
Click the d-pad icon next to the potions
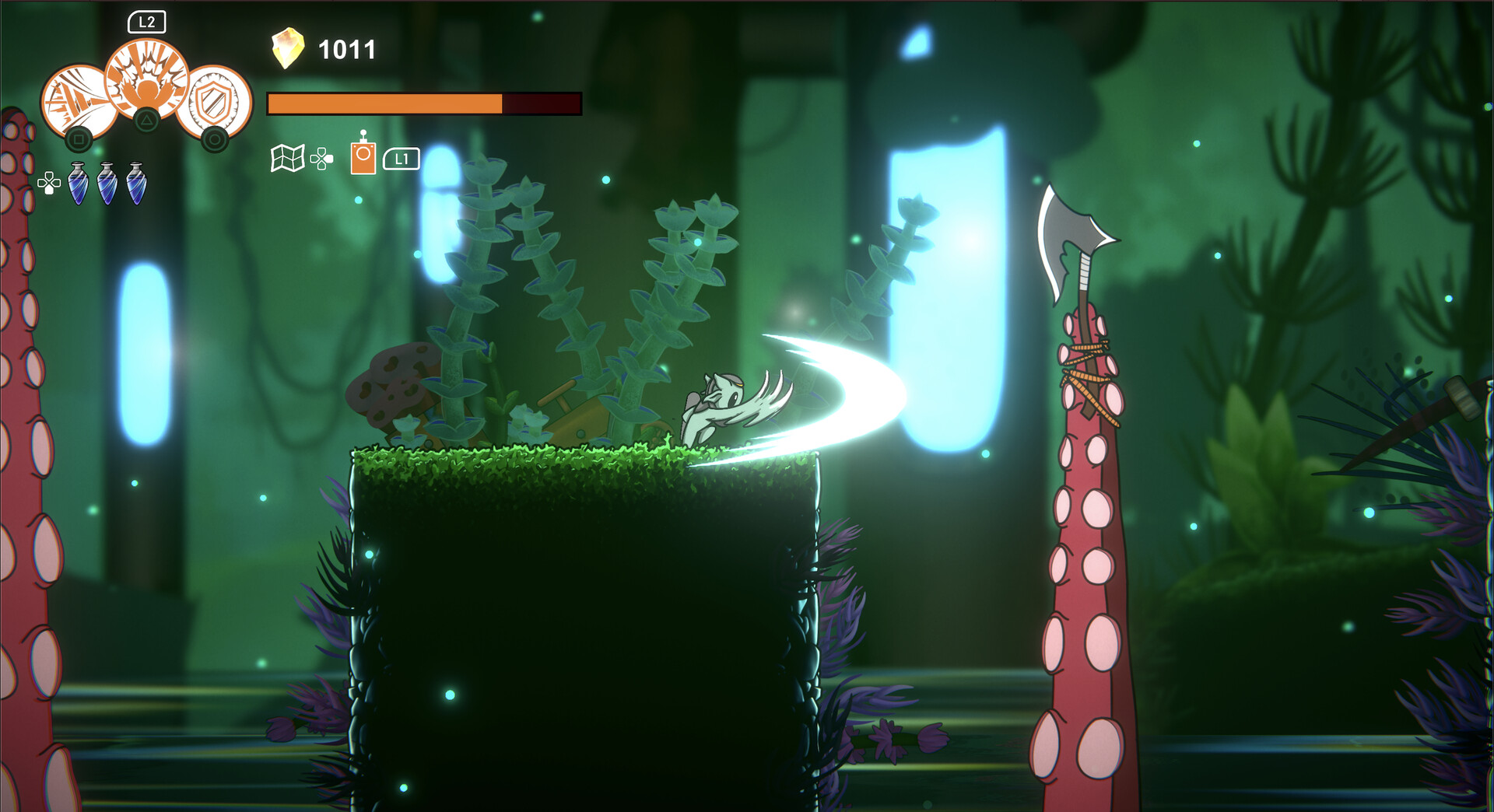50,181
